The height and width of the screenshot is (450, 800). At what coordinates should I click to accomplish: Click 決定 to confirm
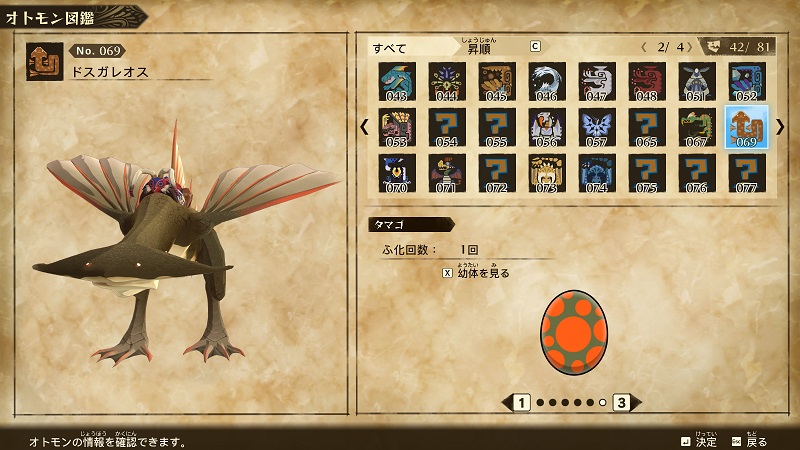698,441
